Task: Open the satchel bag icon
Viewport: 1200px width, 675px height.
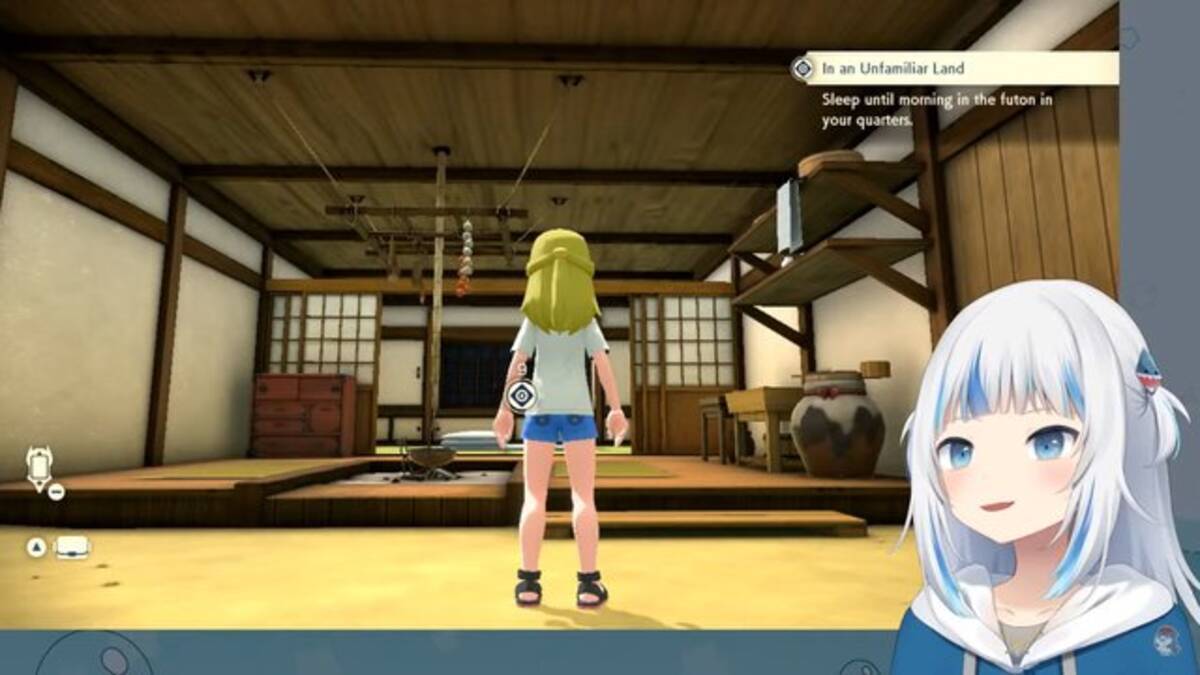Action: pyautogui.click(x=72, y=547)
